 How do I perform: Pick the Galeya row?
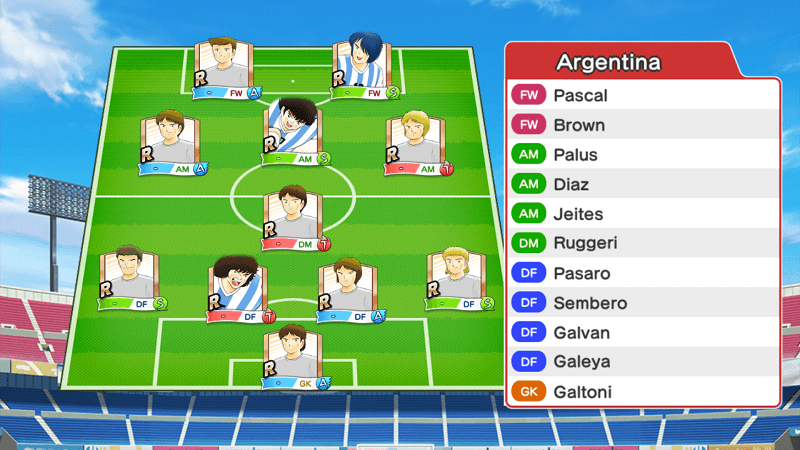coord(642,362)
